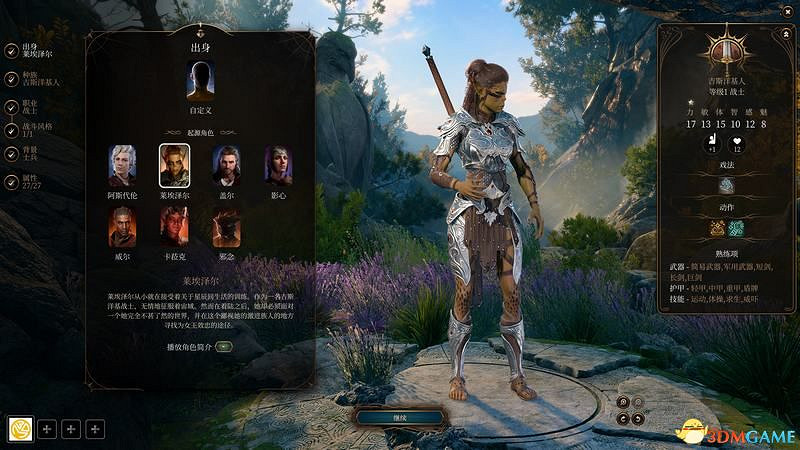Select the active party member slot

(x=20, y=429)
